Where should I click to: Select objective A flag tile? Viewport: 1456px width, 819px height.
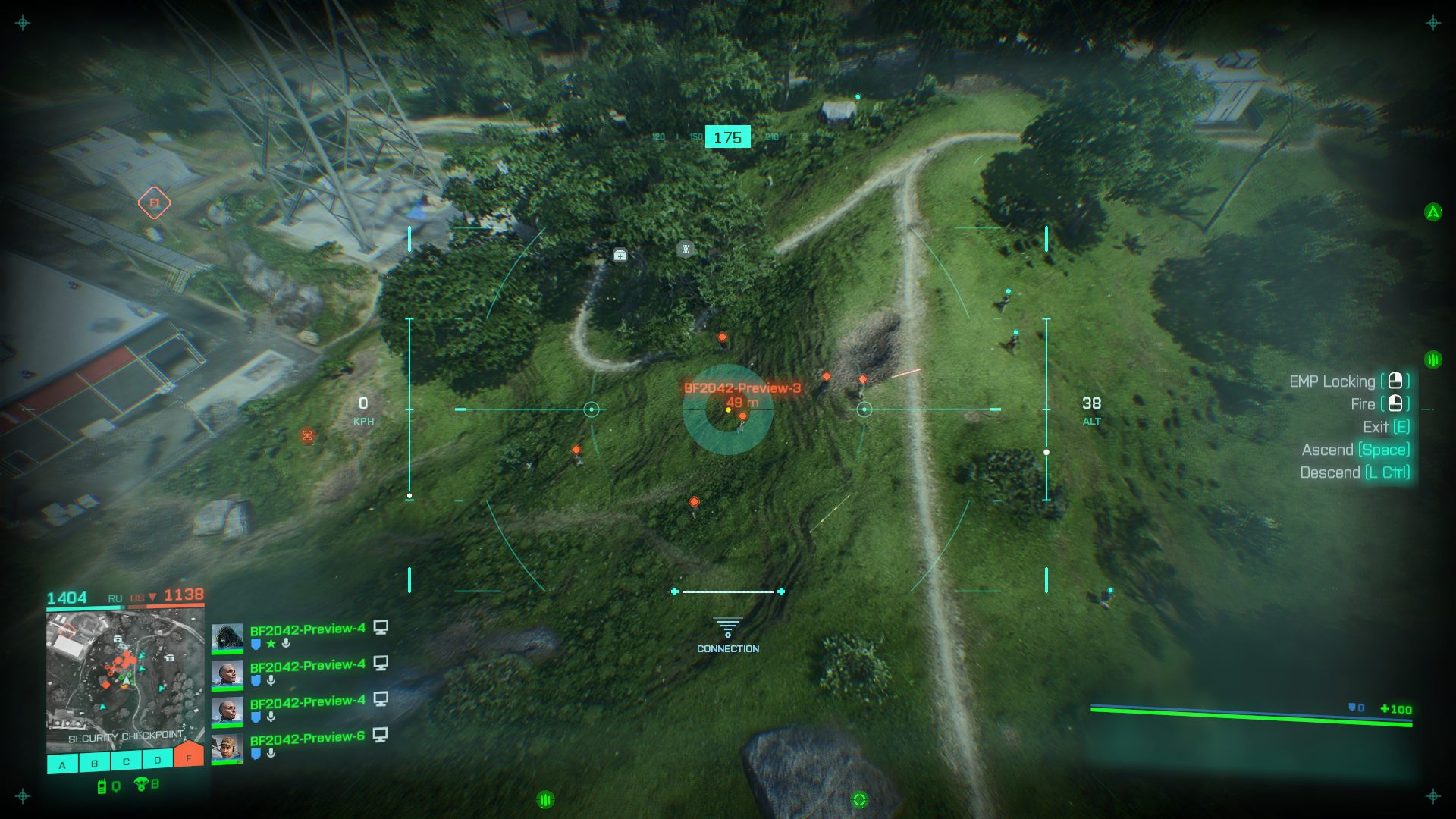pos(63,764)
